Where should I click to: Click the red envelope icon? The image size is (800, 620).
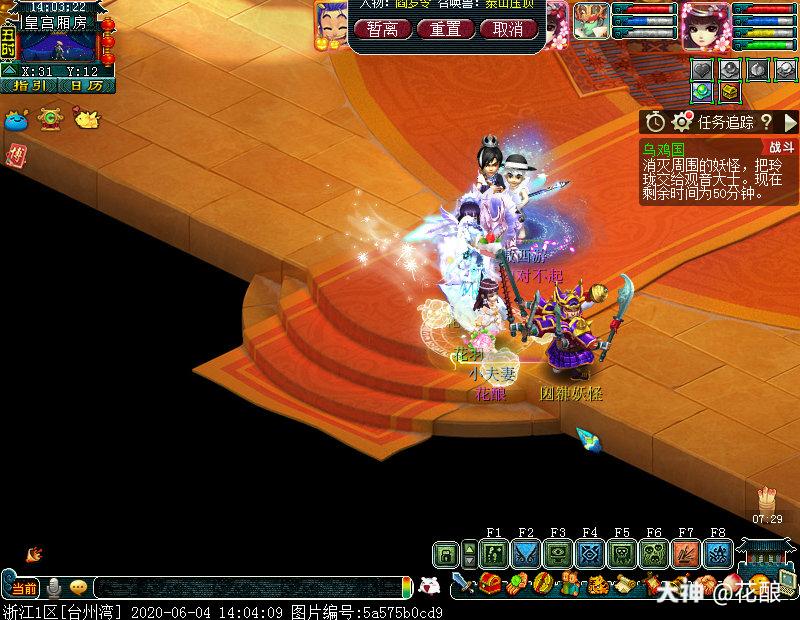[17, 154]
